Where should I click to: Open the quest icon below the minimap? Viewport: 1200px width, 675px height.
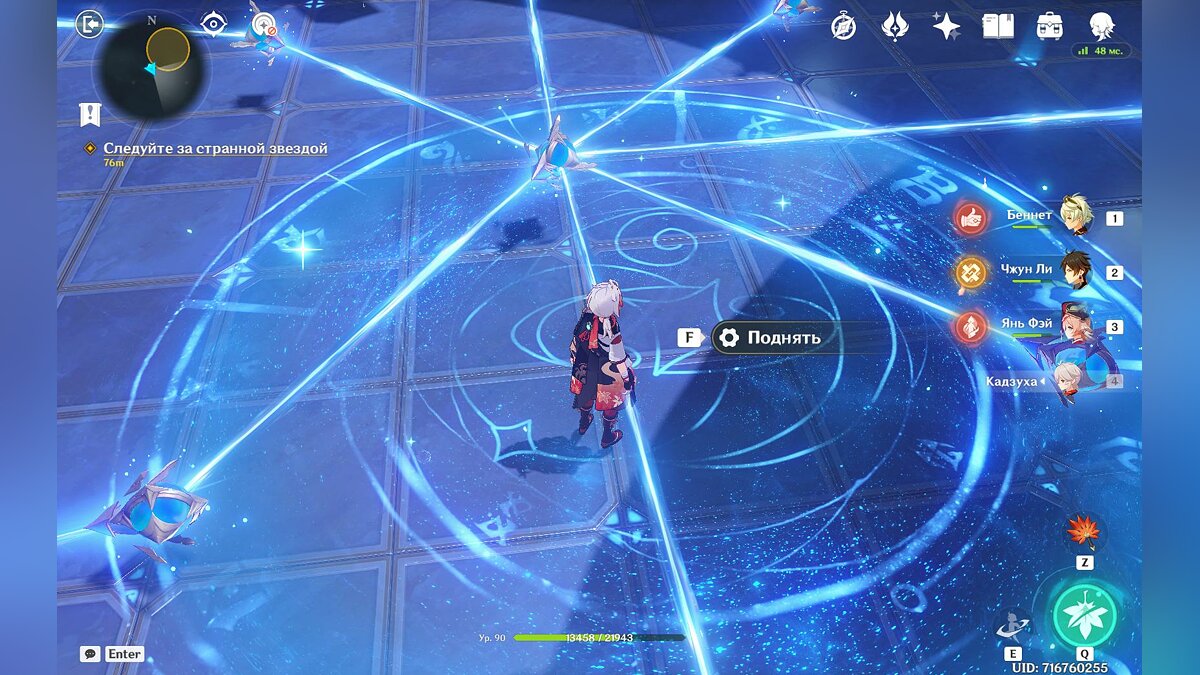pyautogui.click(x=90, y=114)
